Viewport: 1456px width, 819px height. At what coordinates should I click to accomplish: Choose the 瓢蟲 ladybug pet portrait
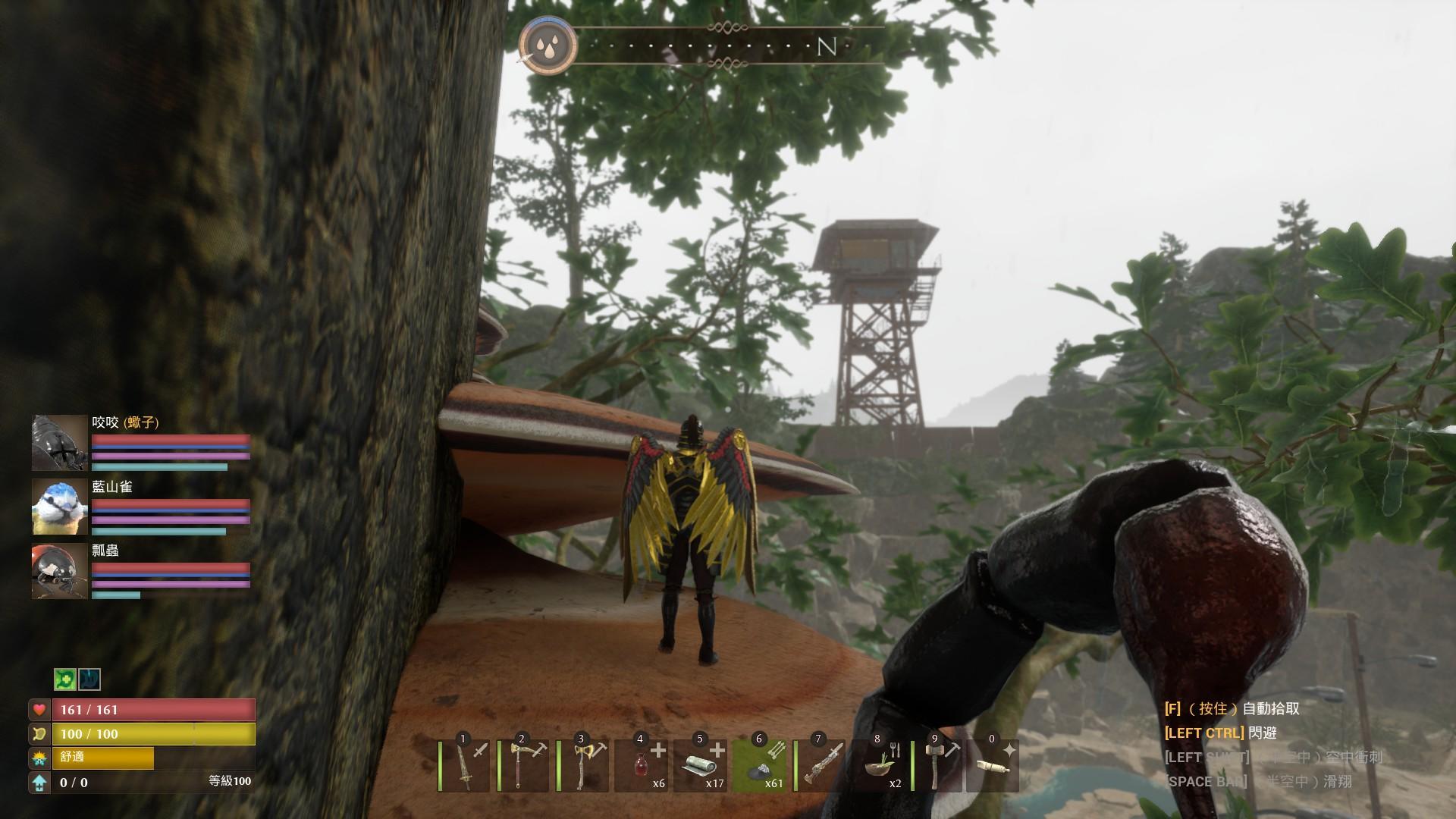pyautogui.click(x=60, y=571)
